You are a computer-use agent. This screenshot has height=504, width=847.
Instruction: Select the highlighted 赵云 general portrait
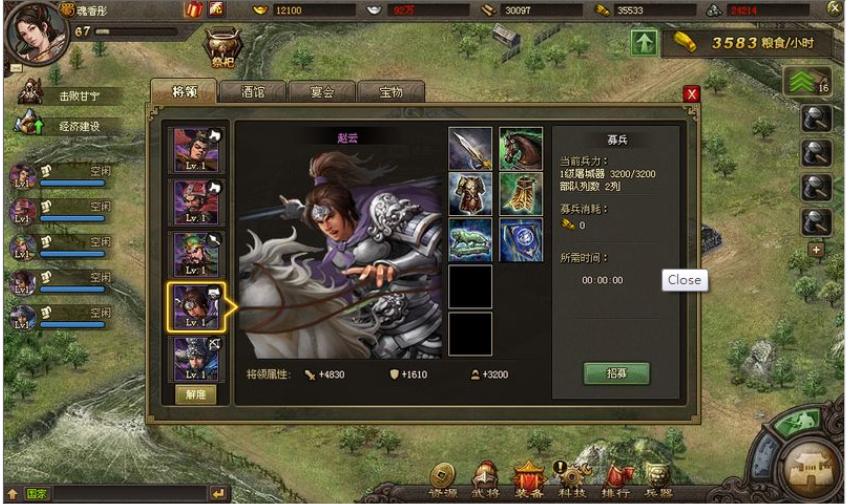point(196,306)
